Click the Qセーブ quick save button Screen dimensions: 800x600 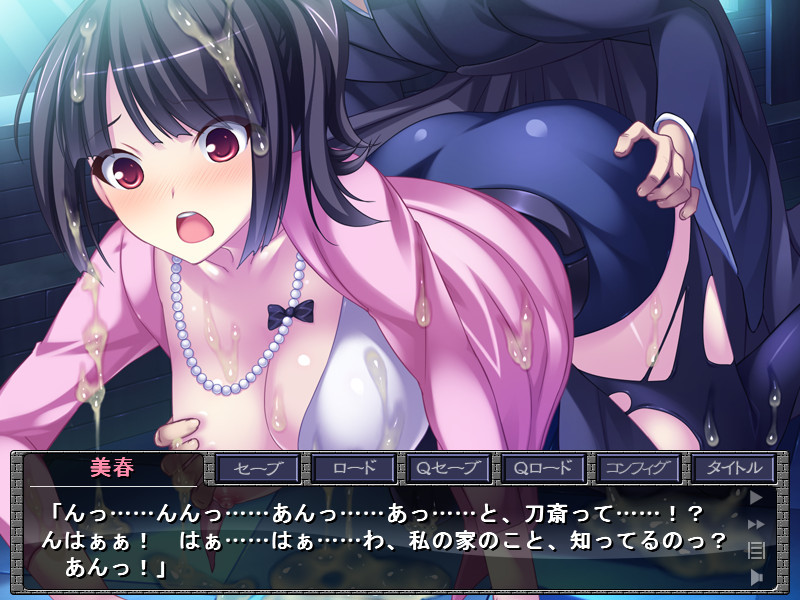[x=447, y=468]
